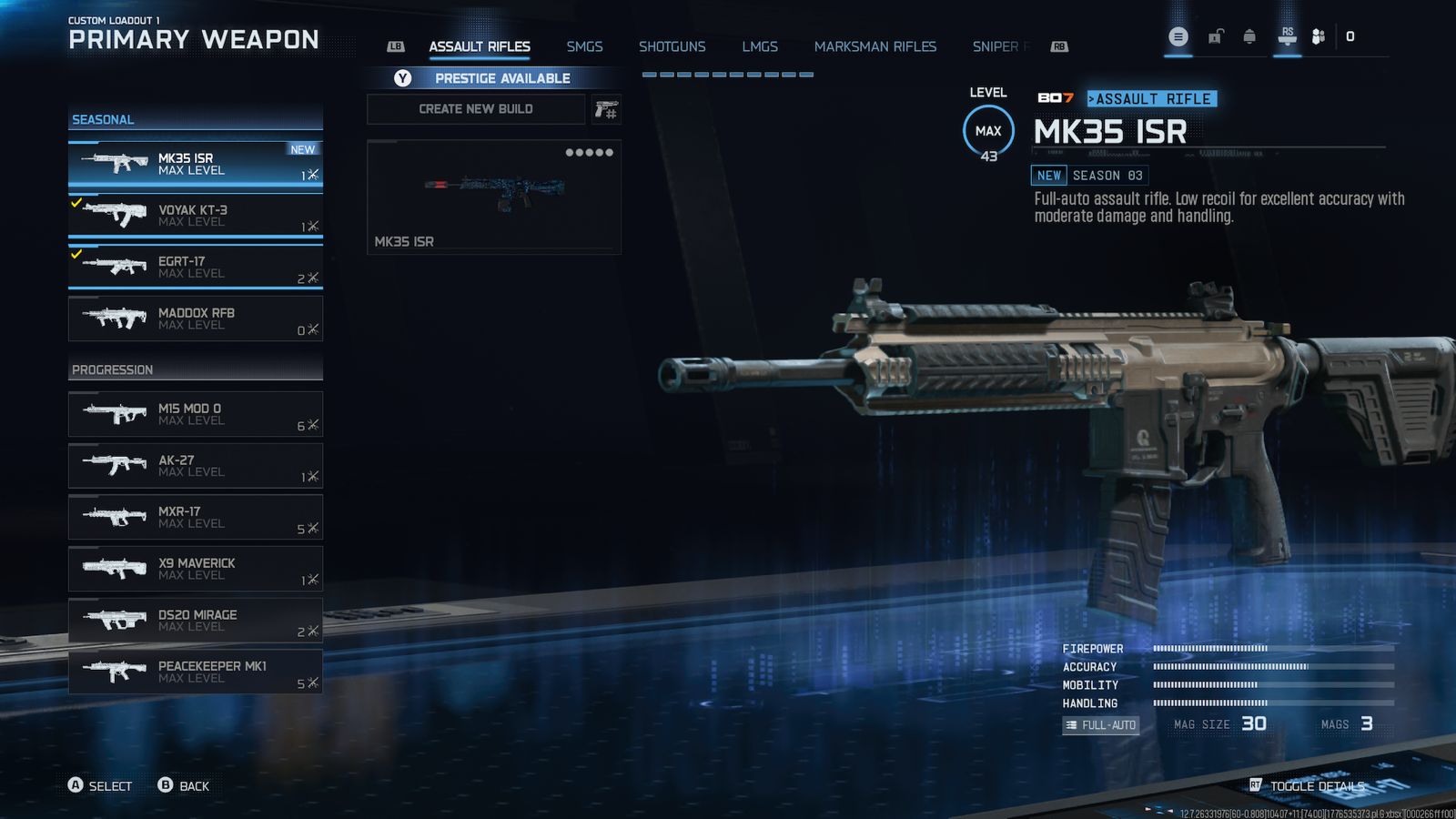The width and height of the screenshot is (1456, 819).
Task: Select the Maddox RFB entry
Action: (x=195, y=318)
